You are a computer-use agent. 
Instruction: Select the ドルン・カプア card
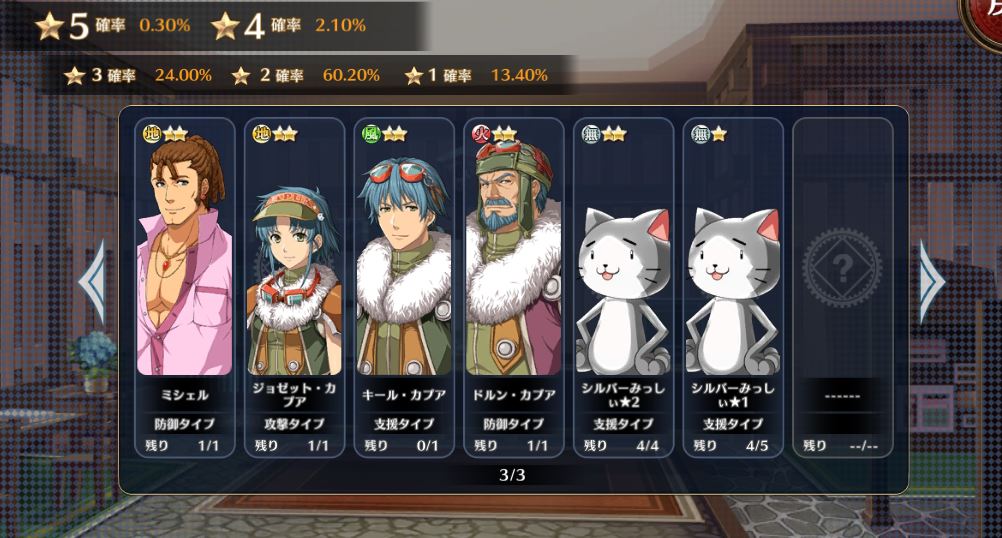513,287
